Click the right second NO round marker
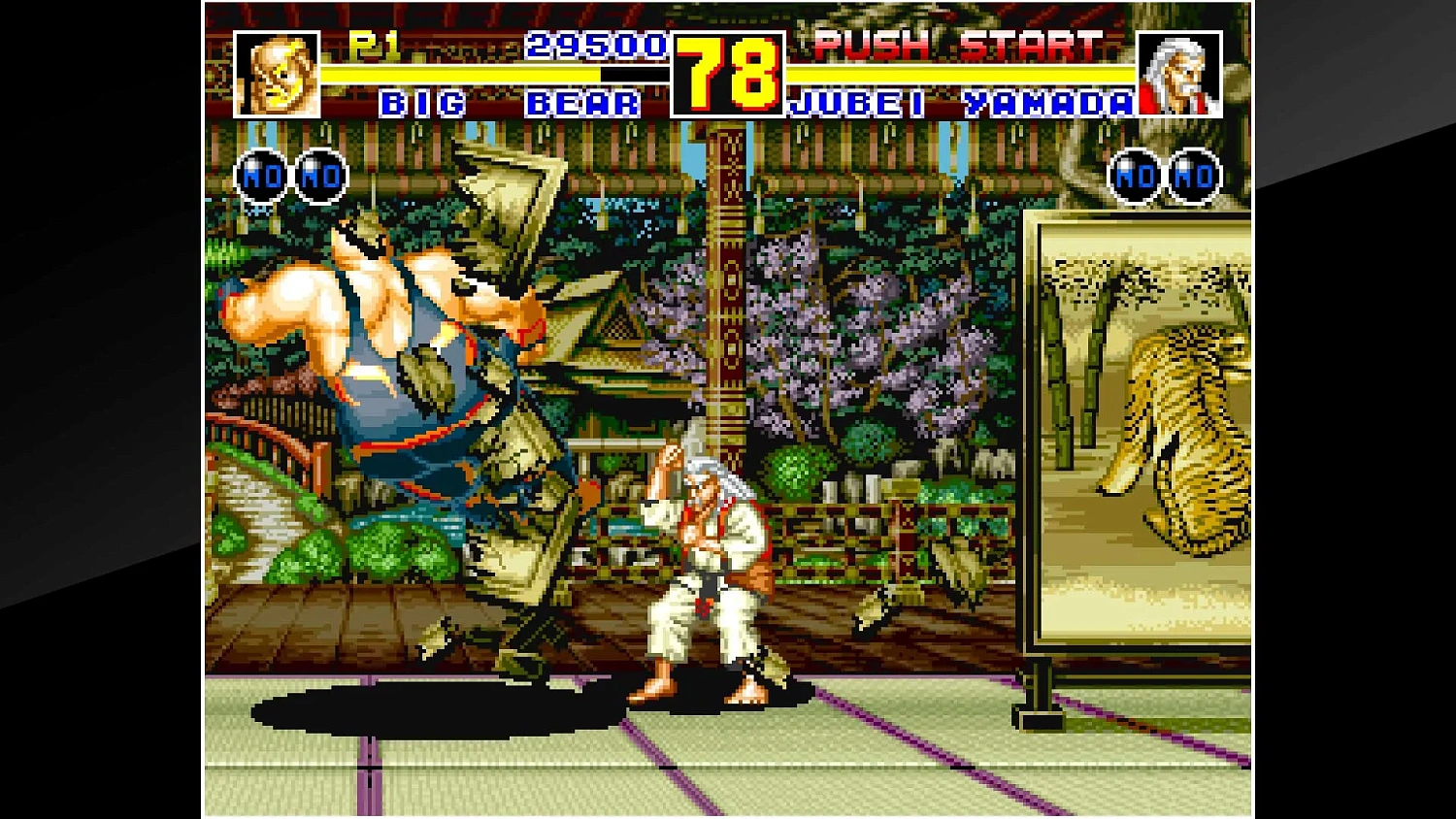Viewport: 1456px width, 819px height. [x=1193, y=176]
